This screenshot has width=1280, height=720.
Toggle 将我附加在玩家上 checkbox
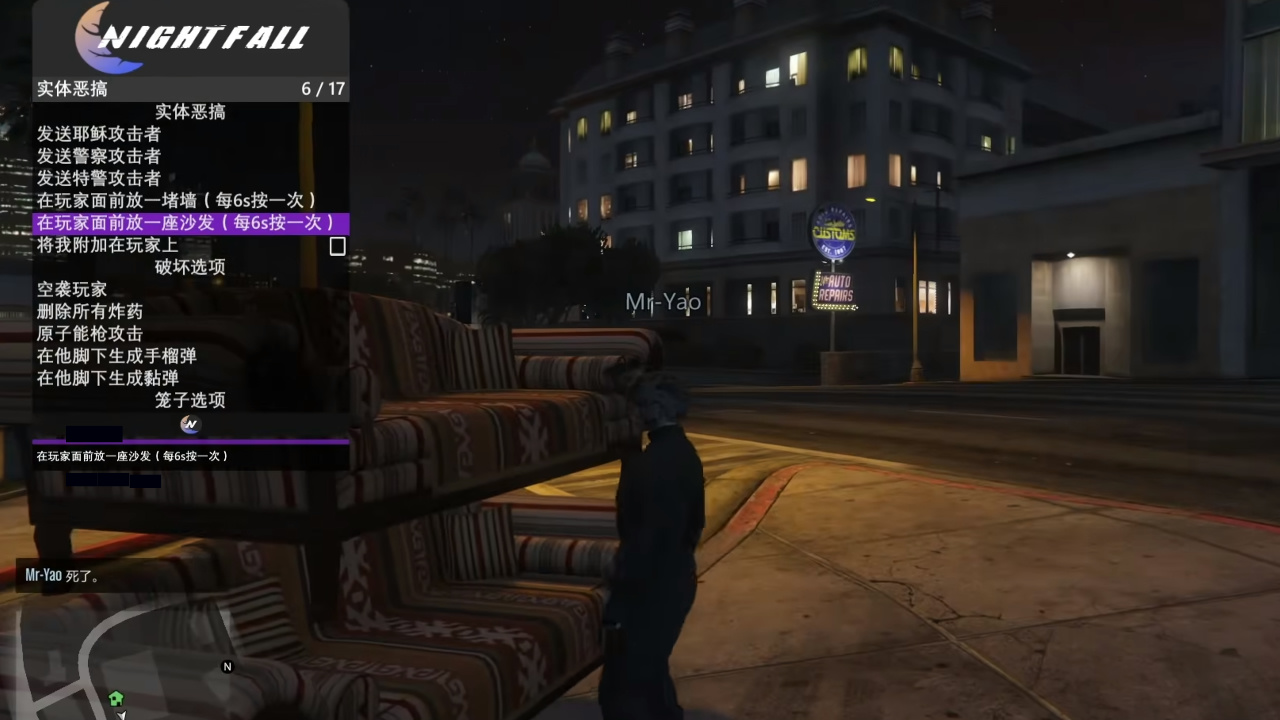click(337, 246)
